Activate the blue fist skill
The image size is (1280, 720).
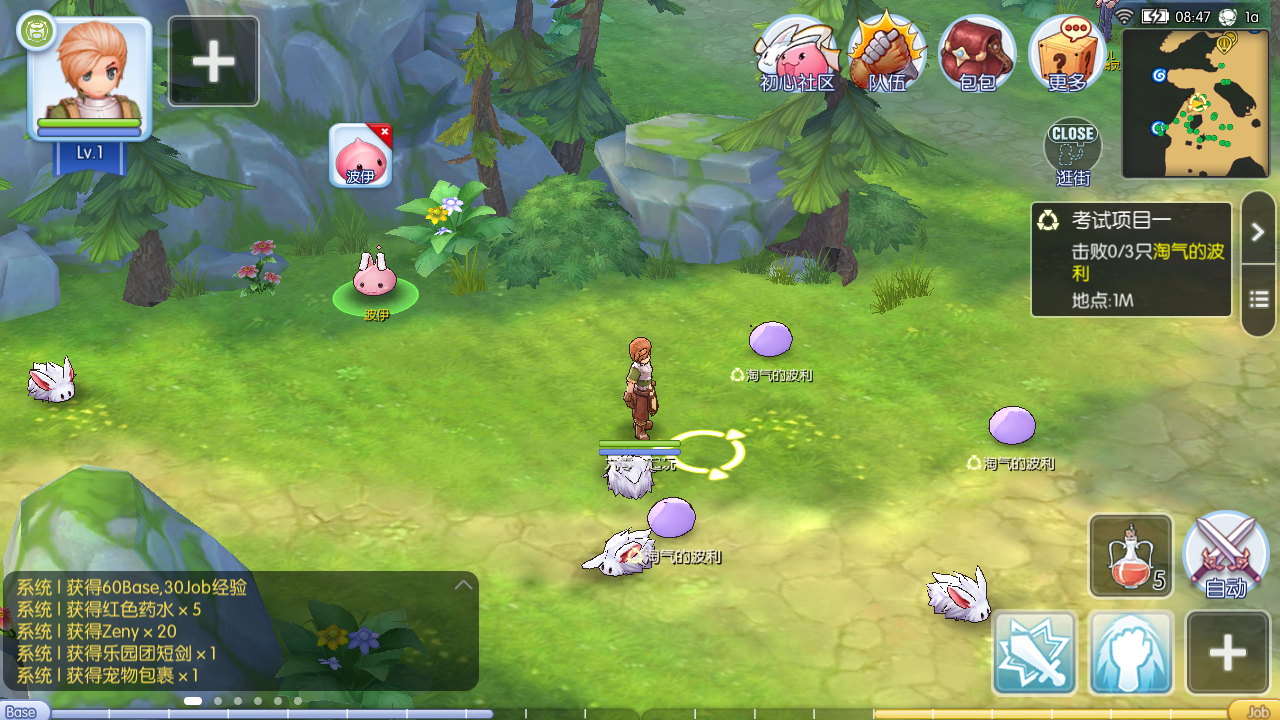click(x=1131, y=653)
